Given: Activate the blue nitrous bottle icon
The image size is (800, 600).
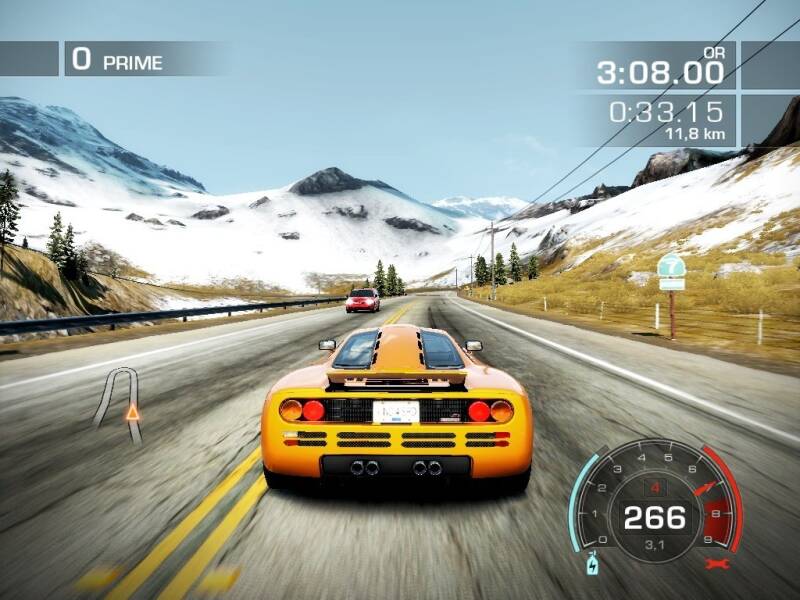Looking at the screenshot, I should point(592,564).
